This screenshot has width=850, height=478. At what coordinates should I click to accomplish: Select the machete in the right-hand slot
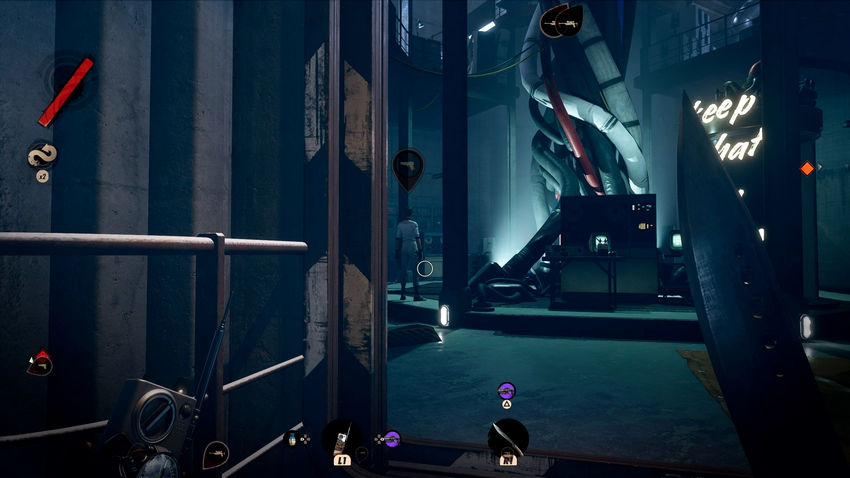pos(508,439)
